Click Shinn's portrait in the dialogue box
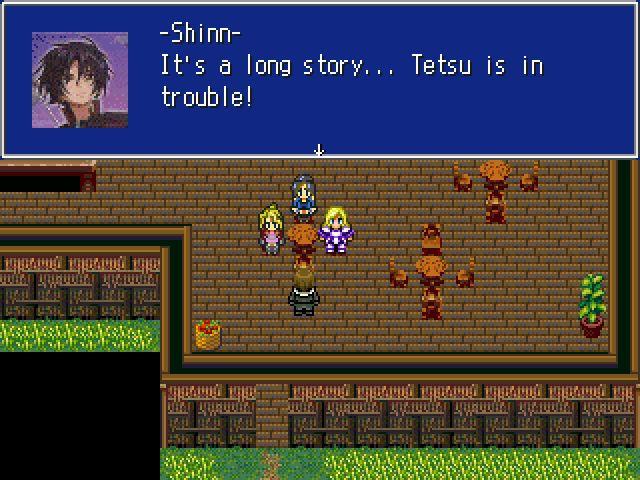This screenshot has height=480, width=640. 79,79
